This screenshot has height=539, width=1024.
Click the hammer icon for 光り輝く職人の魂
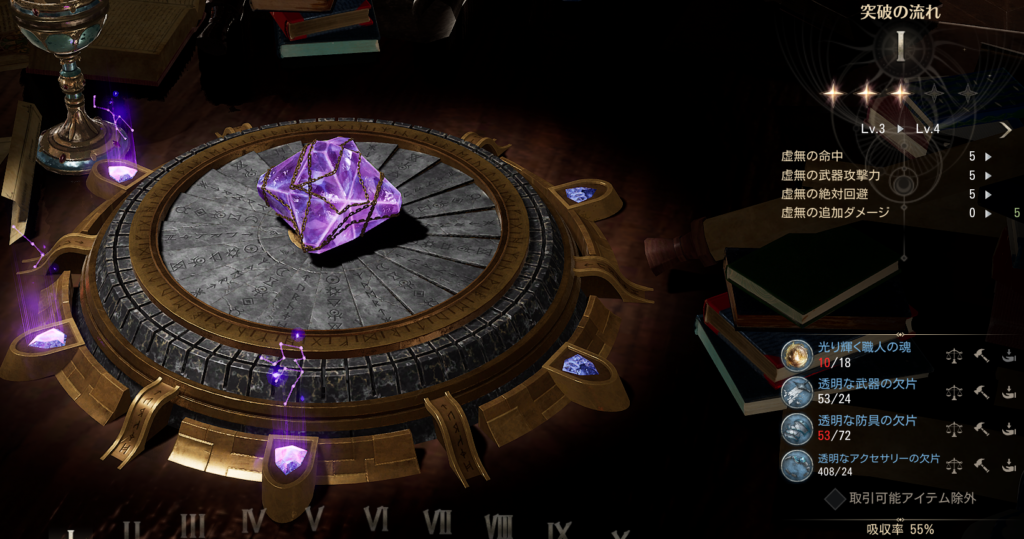(981, 354)
